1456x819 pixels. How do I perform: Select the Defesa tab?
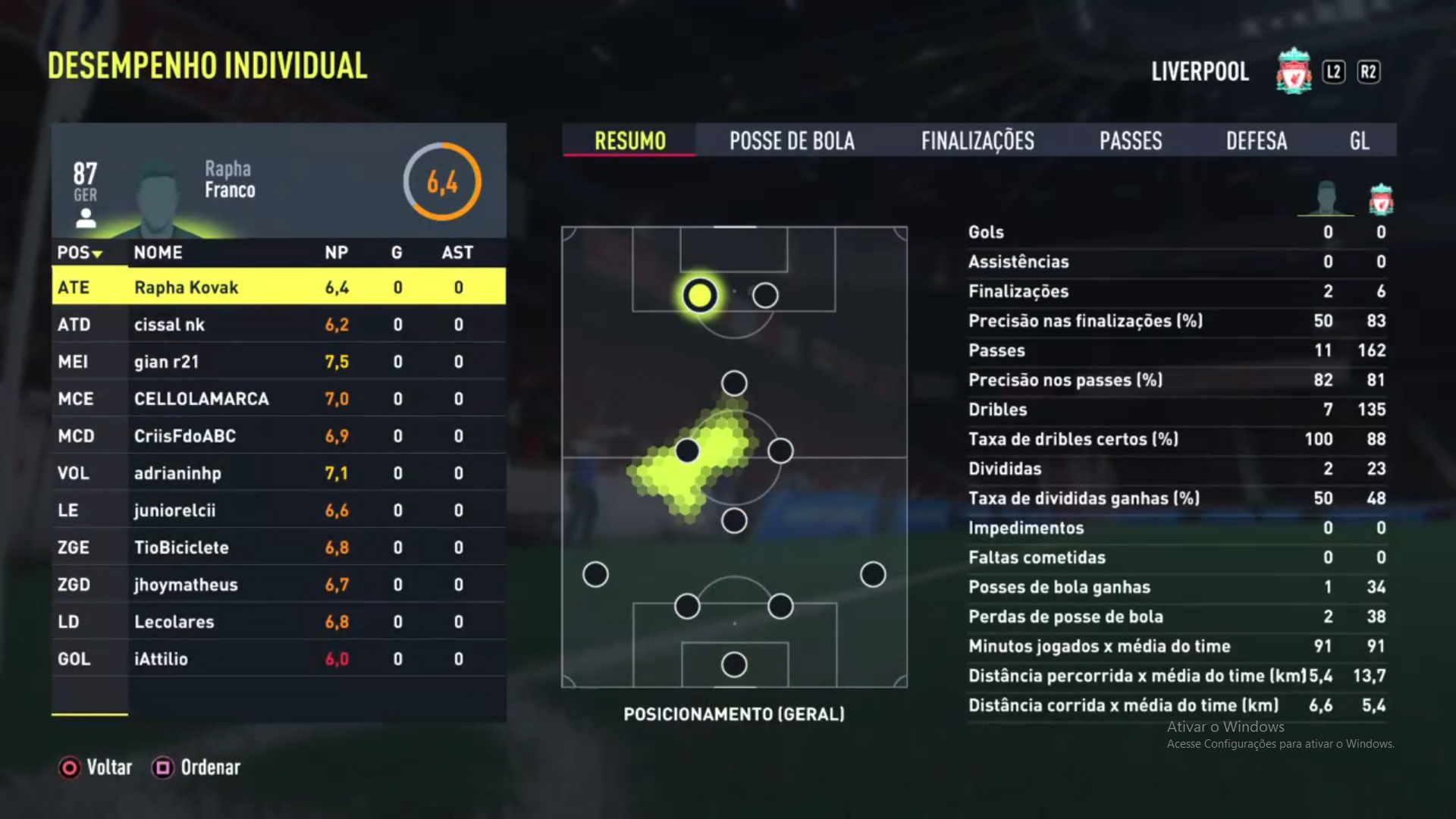point(1257,141)
